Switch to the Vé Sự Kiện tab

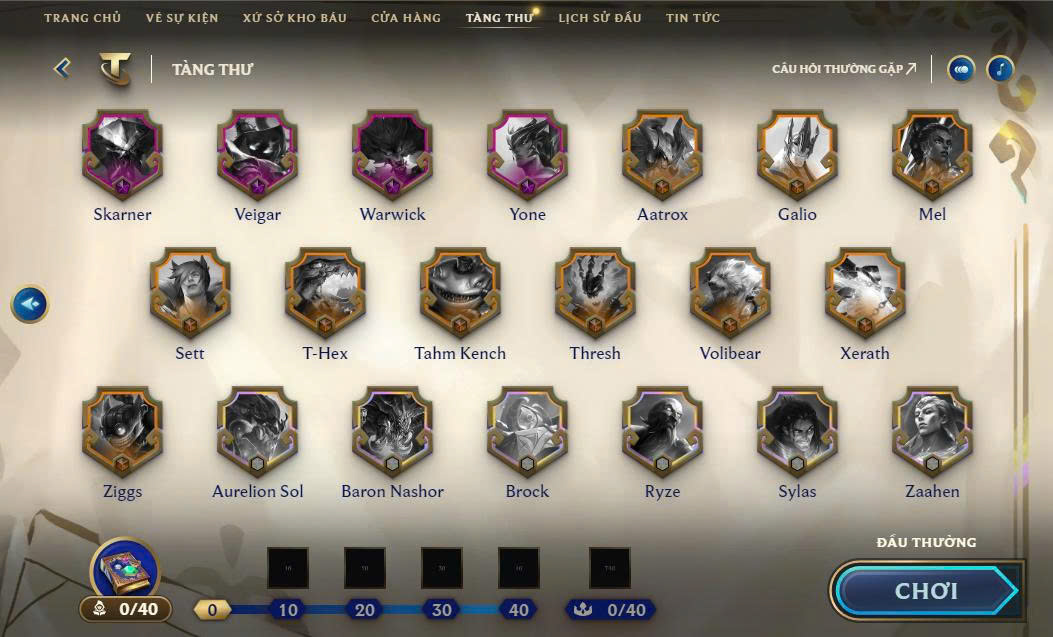tap(181, 18)
